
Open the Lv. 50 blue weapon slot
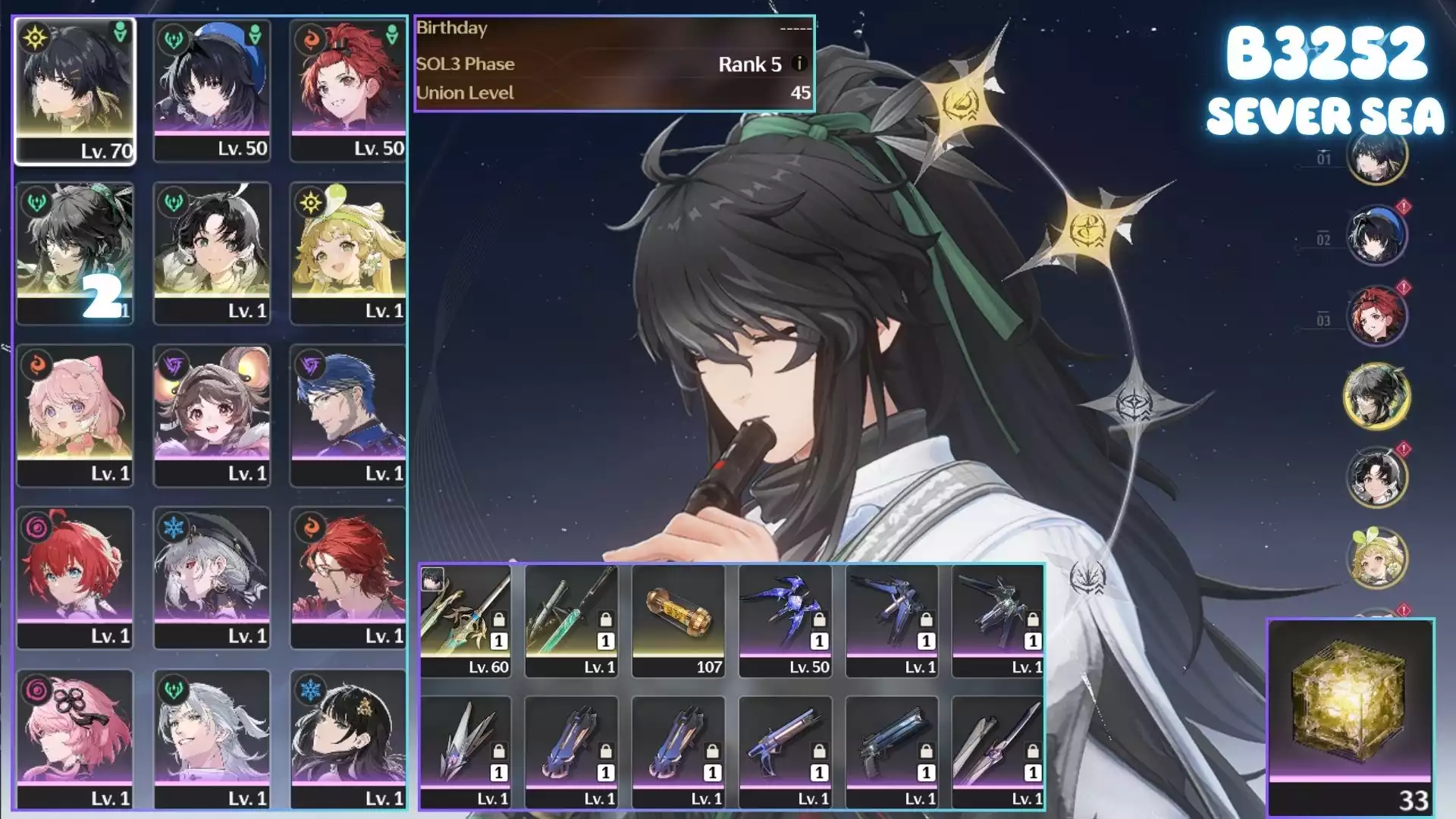click(x=785, y=620)
